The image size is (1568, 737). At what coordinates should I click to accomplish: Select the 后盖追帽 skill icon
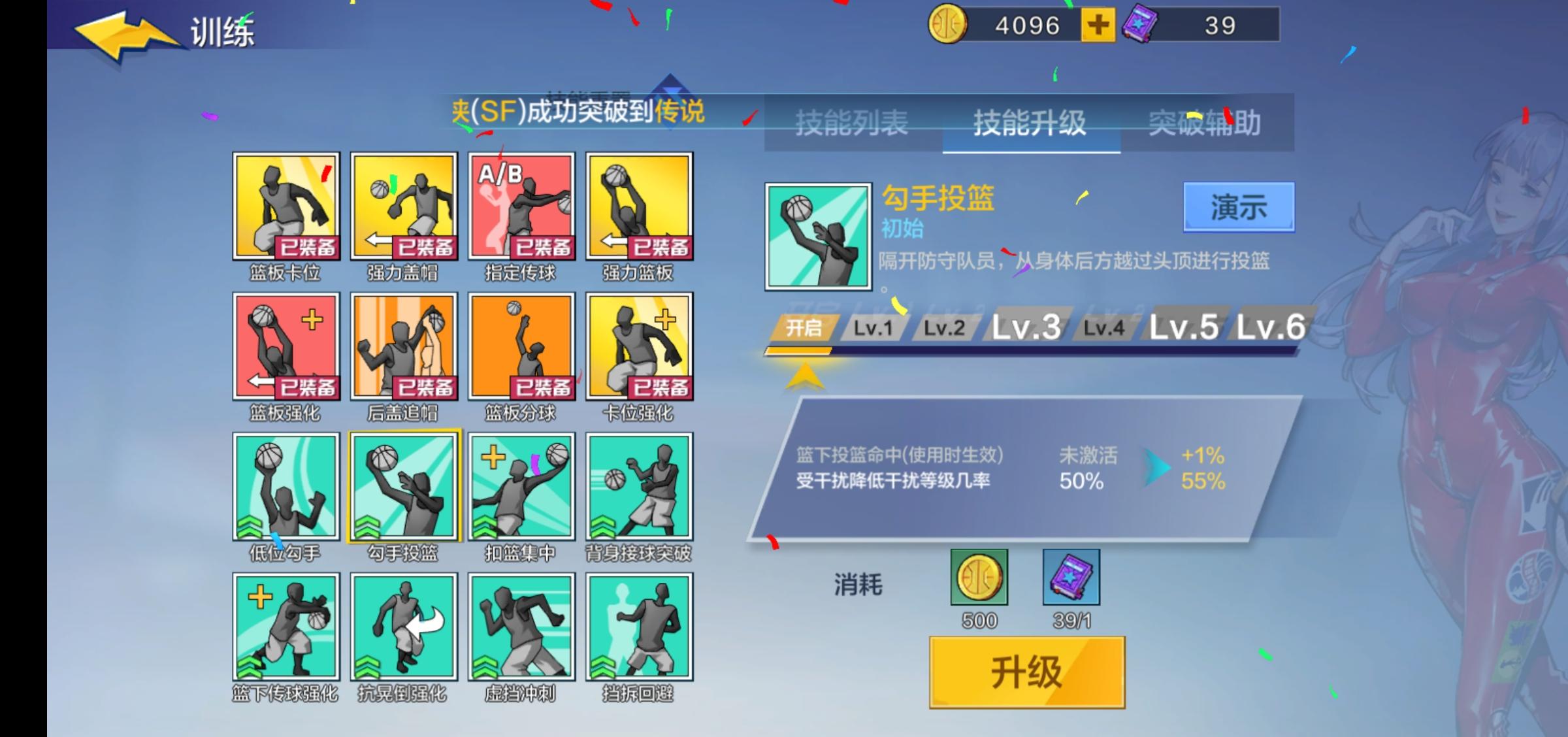tap(403, 346)
